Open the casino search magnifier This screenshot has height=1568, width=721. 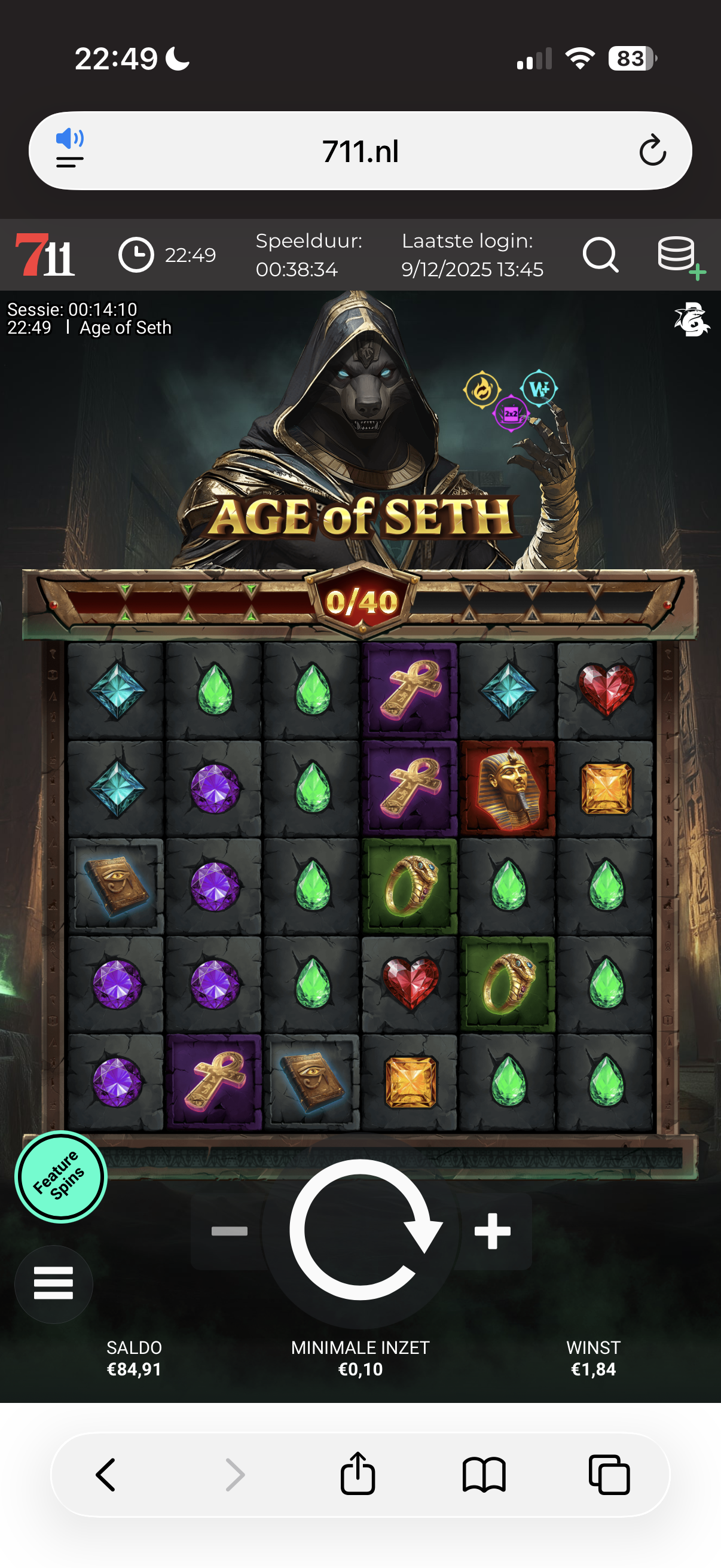[600, 255]
